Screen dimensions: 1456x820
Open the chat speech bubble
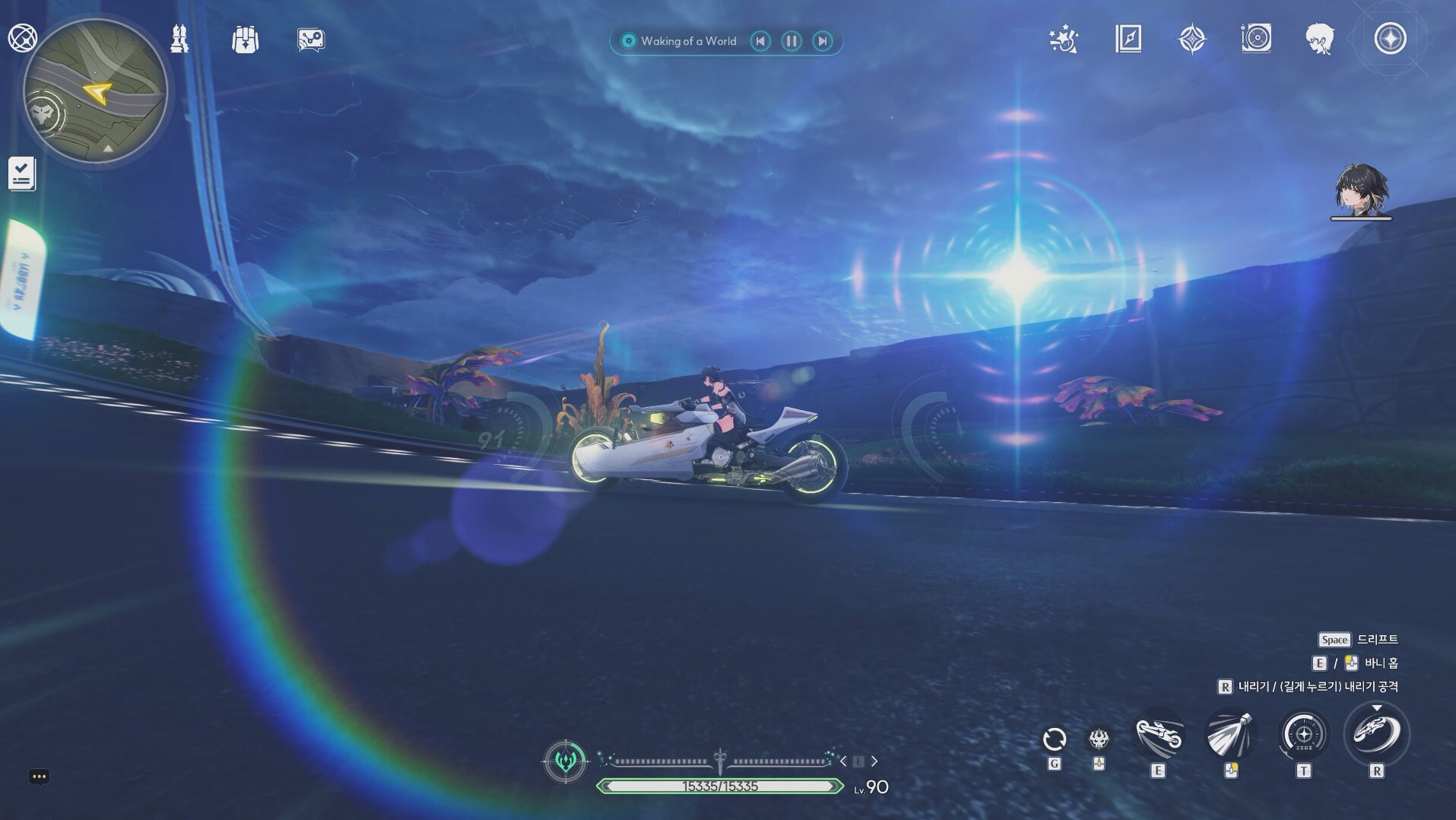[x=39, y=776]
